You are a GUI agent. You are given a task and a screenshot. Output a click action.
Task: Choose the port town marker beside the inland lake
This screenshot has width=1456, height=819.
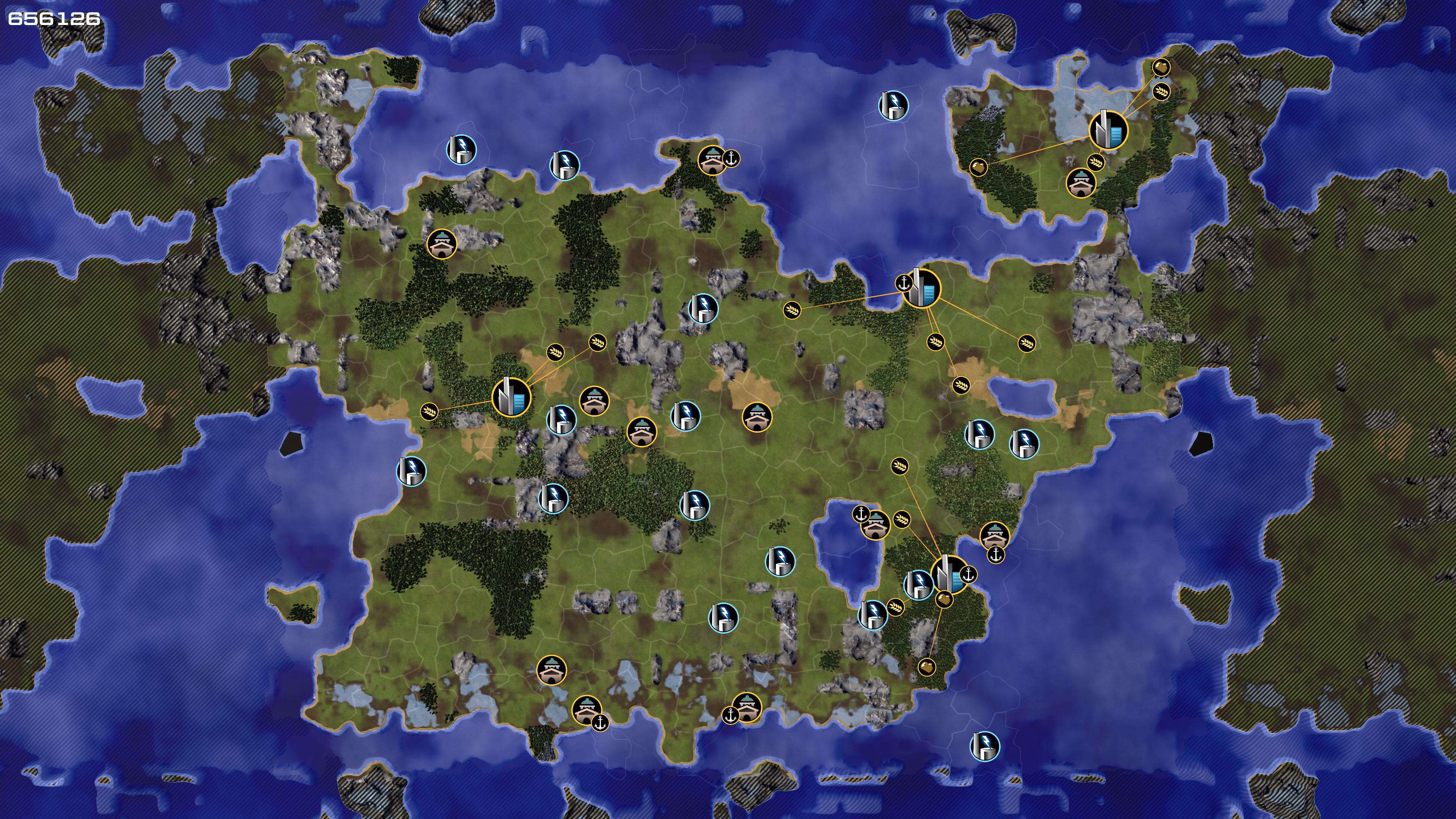click(x=875, y=525)
